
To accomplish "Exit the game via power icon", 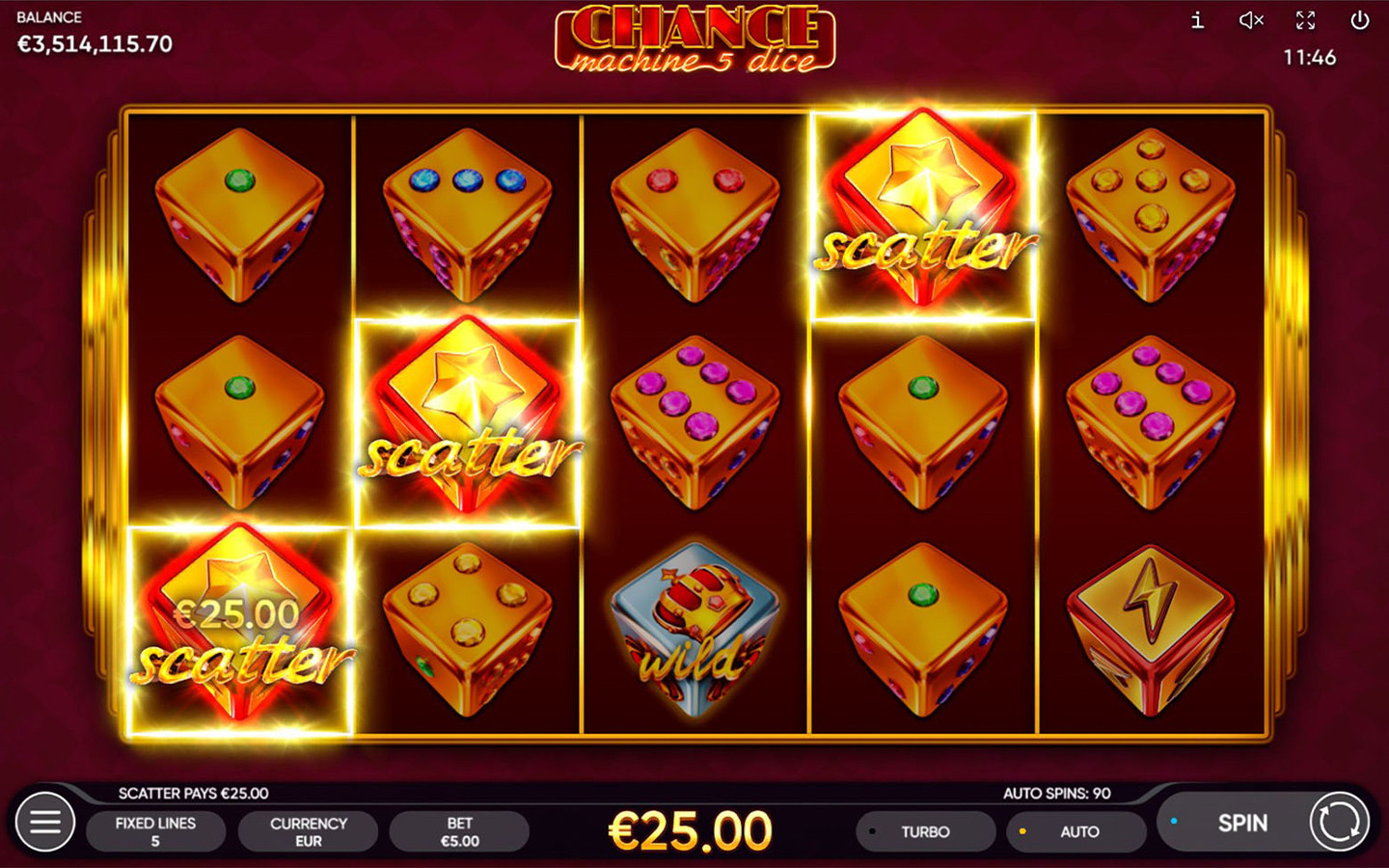I will pyautogui.click(x=1362, y=21).
